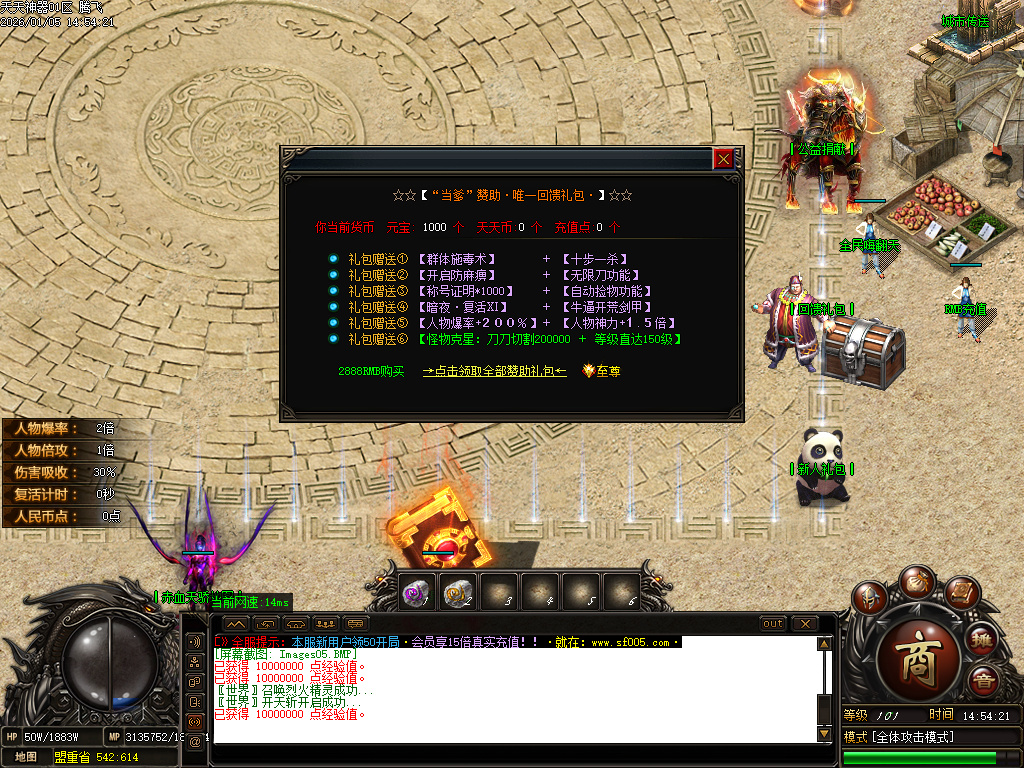1024x768 pixels.
Task: Close the chat panel with its X button
Action: pos(805,624)
